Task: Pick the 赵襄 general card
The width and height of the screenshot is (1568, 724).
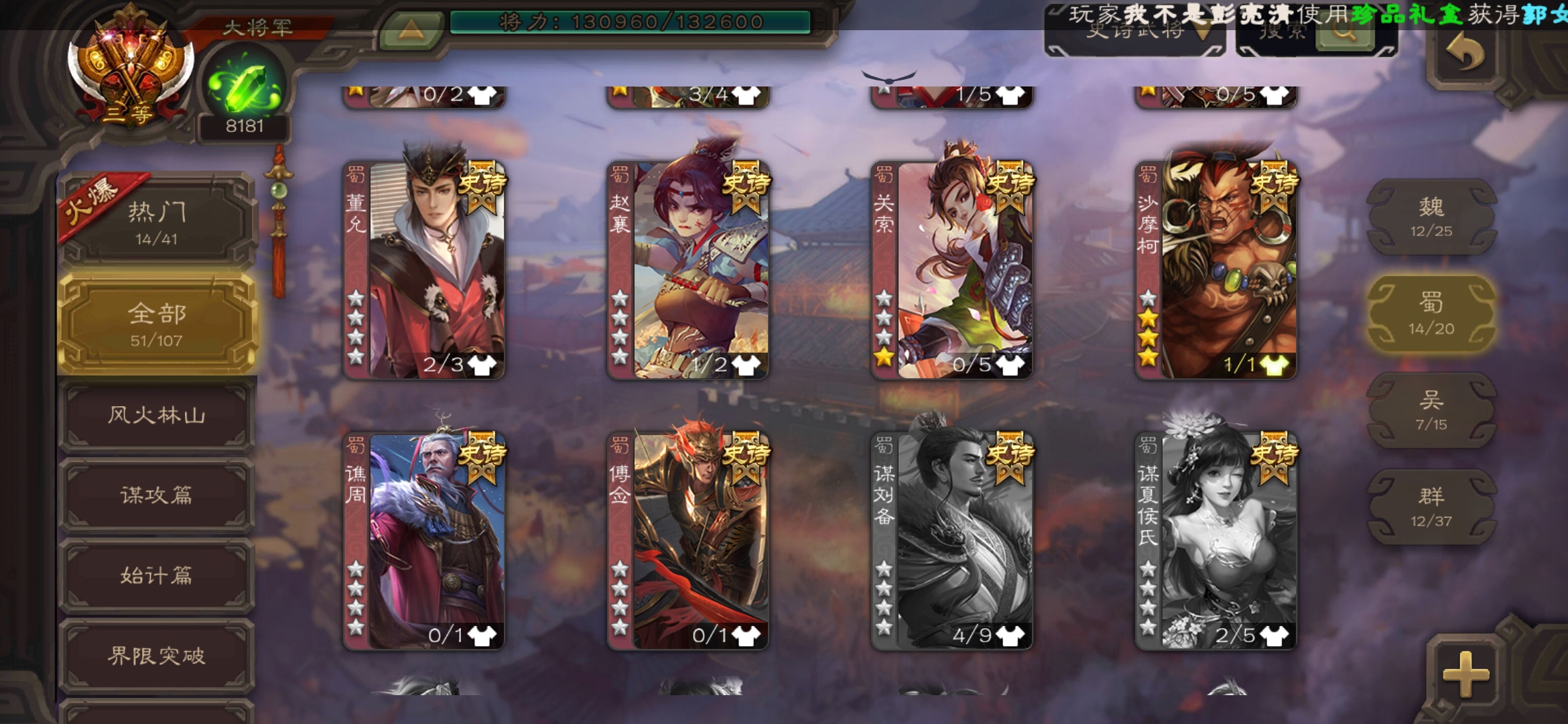Action: (x=688, y=269)
